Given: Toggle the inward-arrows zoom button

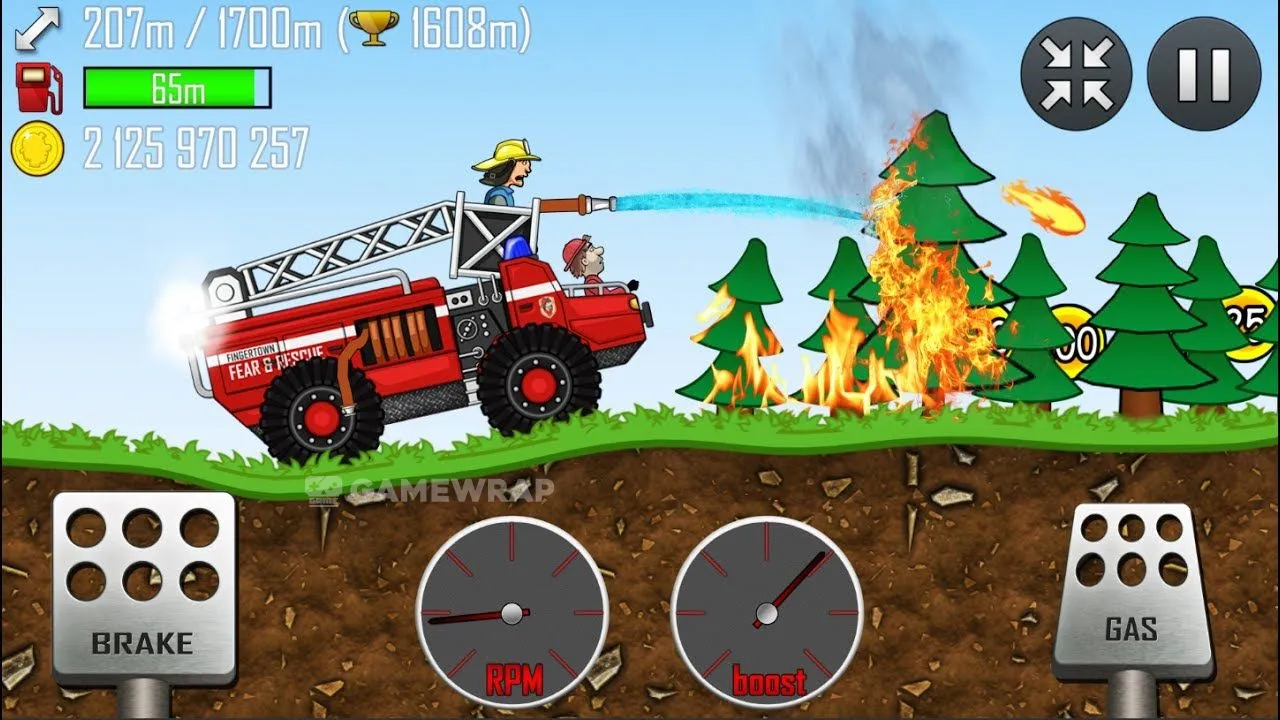Looking at the screenshot, I should click(x=1076, y=74).
